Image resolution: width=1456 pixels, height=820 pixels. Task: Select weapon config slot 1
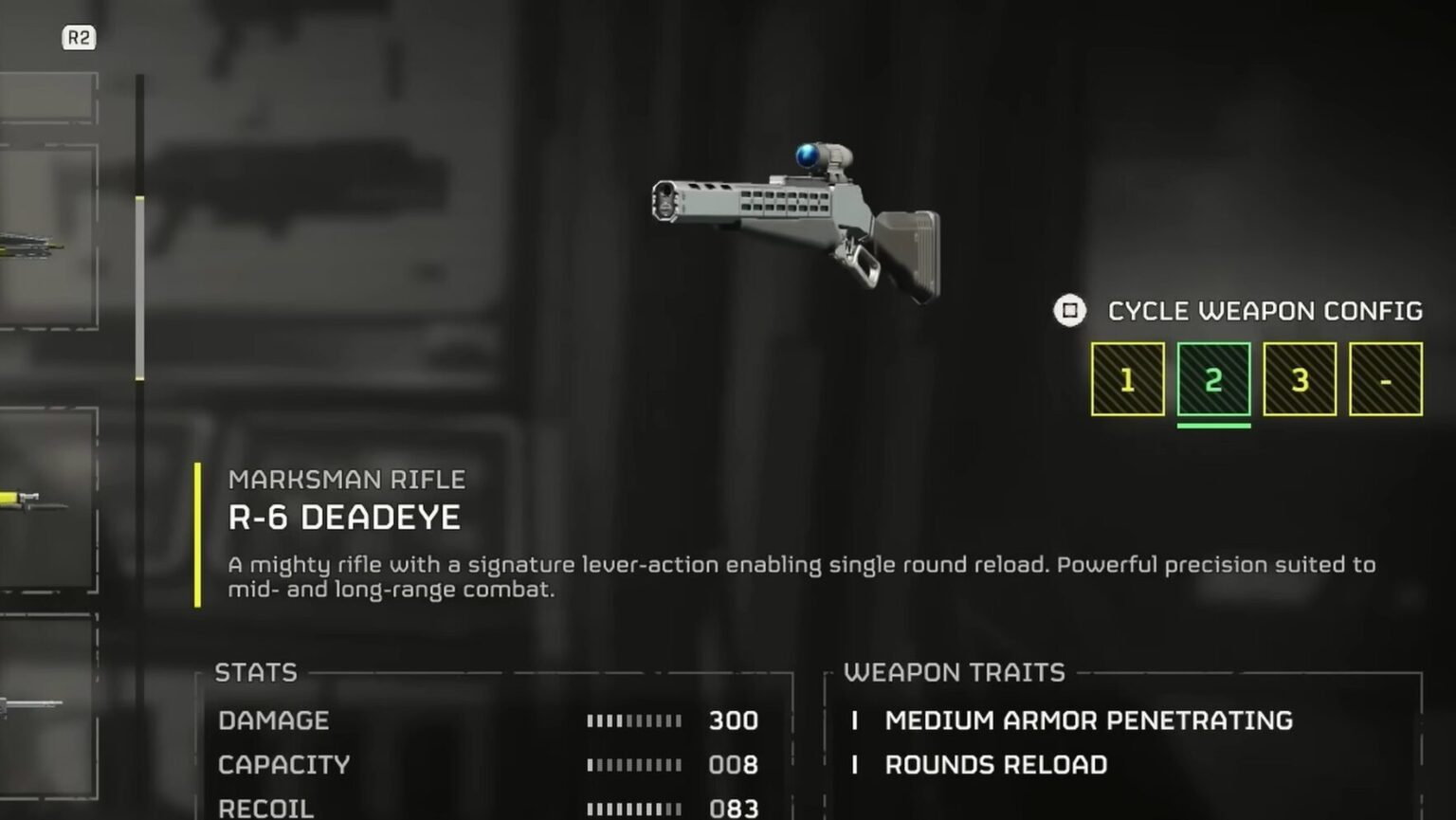click(x=1127, y=379)
